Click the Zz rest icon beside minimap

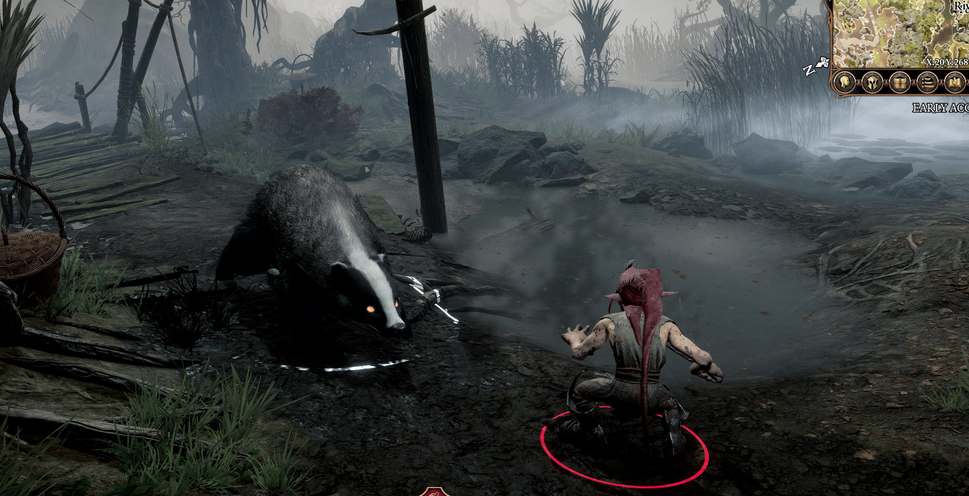(x=816, y=68)
